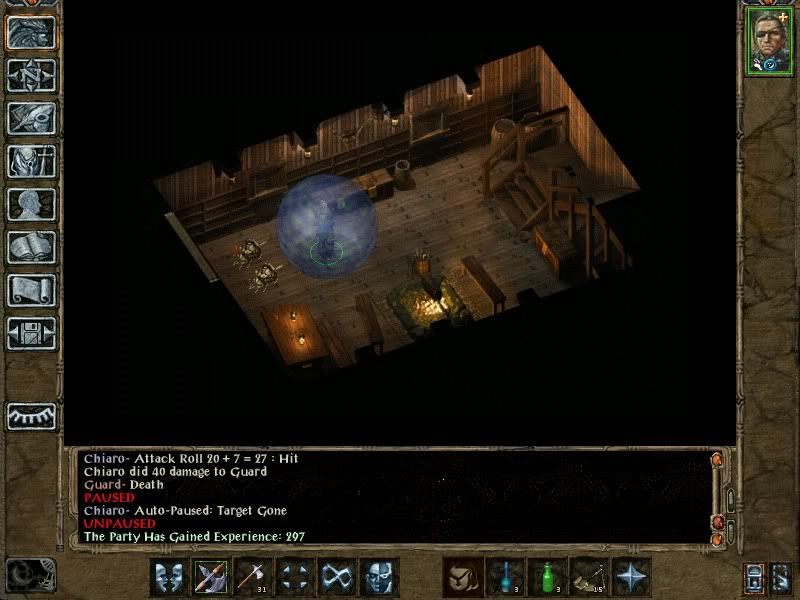The width and height of the screenshot is (800, 600).
Task: Use the green potion quick item
Action: [x=548, y=577]
